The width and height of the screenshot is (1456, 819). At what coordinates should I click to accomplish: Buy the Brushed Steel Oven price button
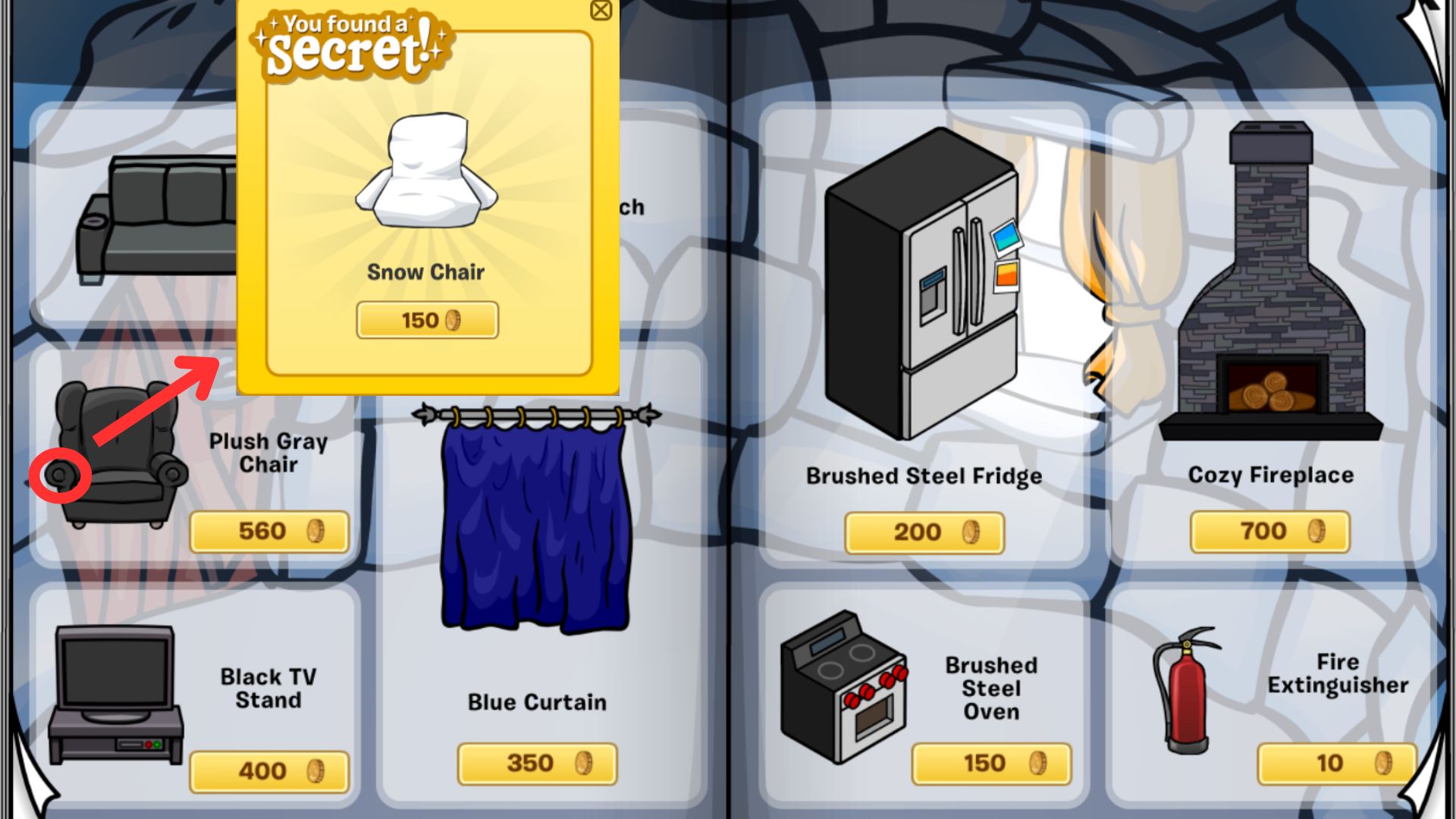tap(990, 763)
